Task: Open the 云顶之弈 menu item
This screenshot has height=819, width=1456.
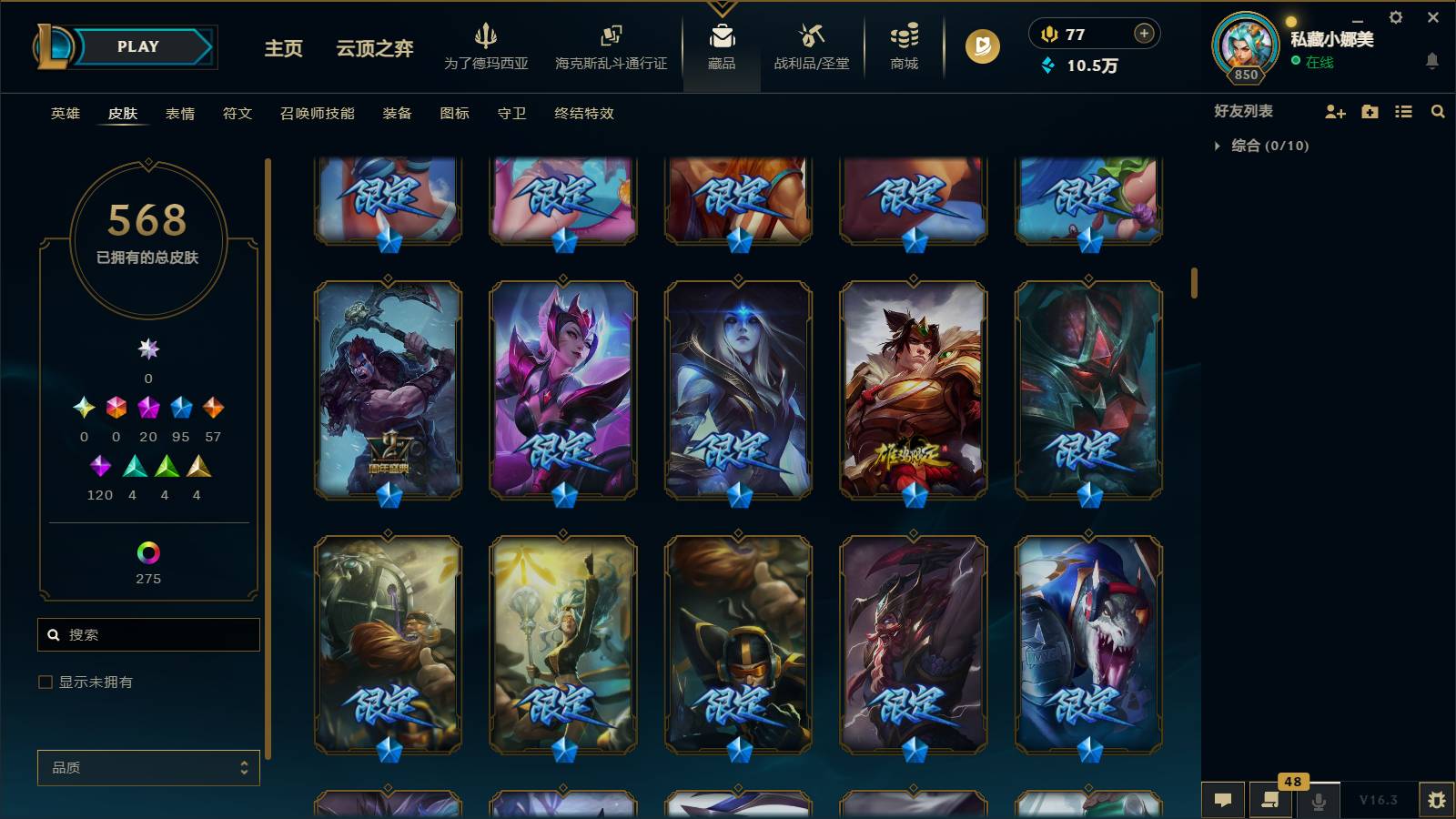Action: coord(374,47)
